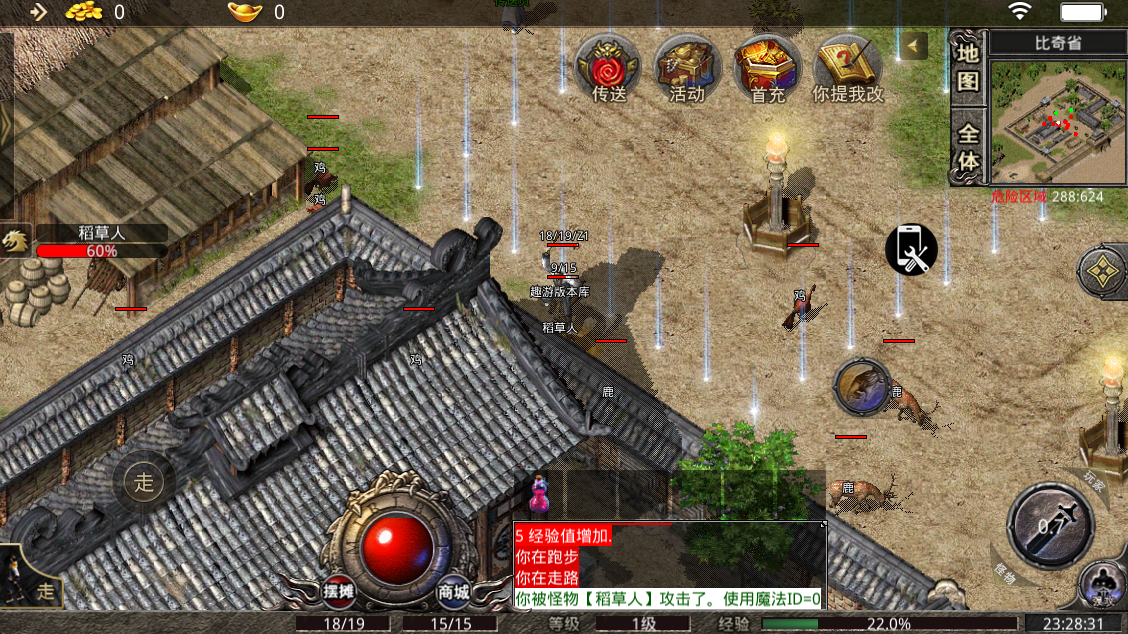This screenshot has width=1128, height=634.
Task: Open the 摆摊 stall button
Action: [339, 591]
